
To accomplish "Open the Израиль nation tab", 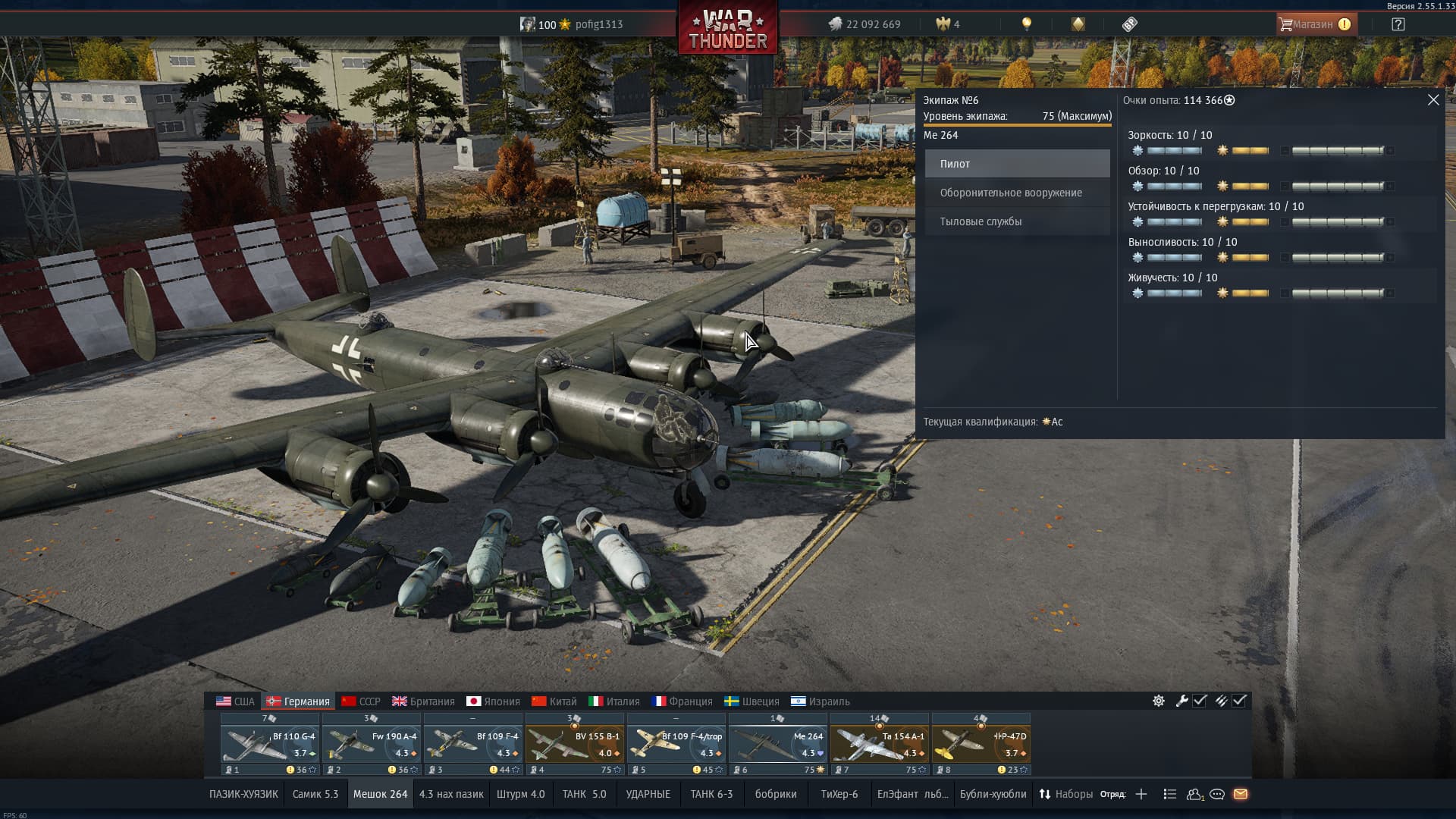I will 820,701.
